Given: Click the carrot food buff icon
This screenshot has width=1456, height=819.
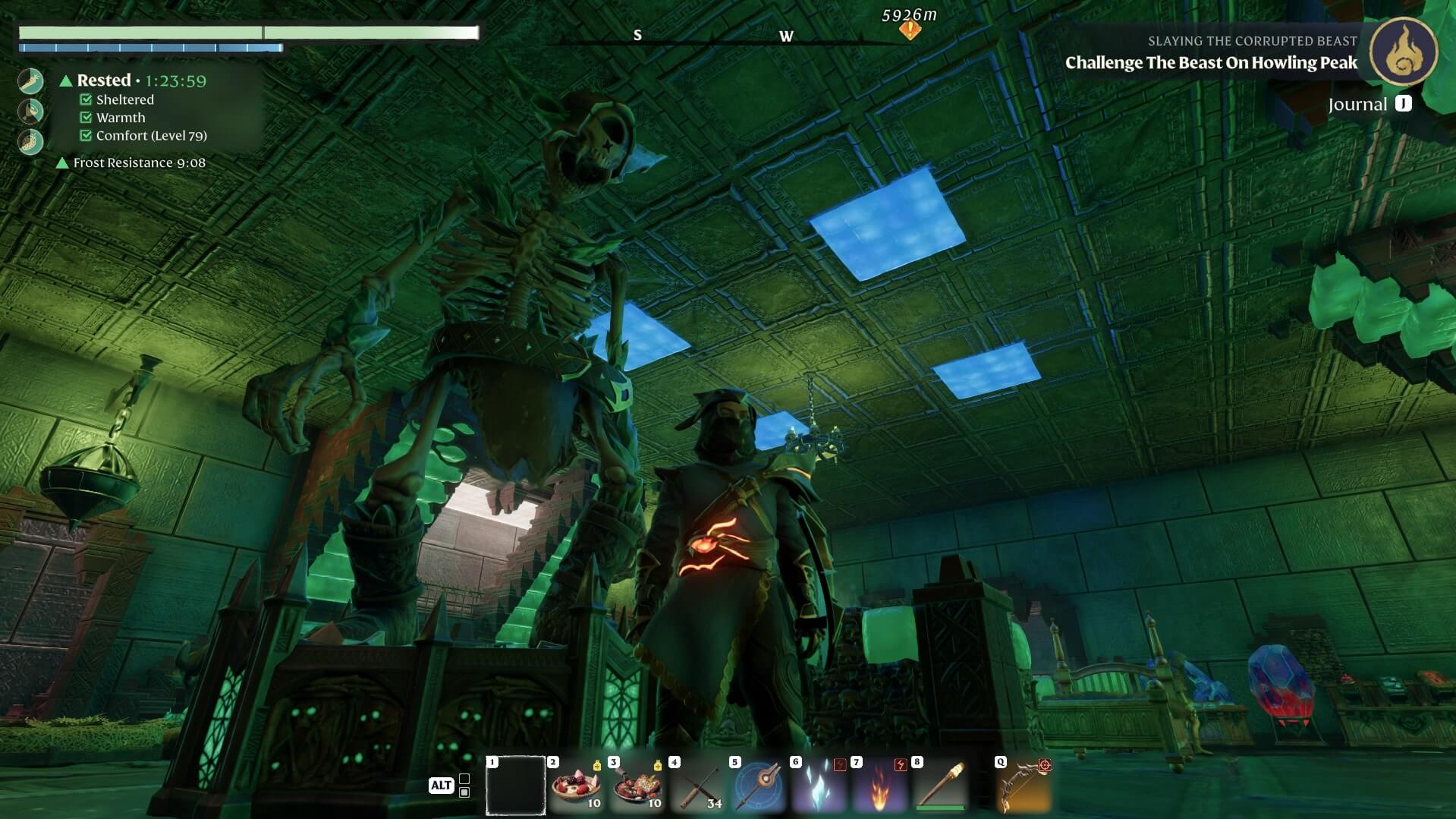Looking at the screenshot, I should click(x=31, y=81).
